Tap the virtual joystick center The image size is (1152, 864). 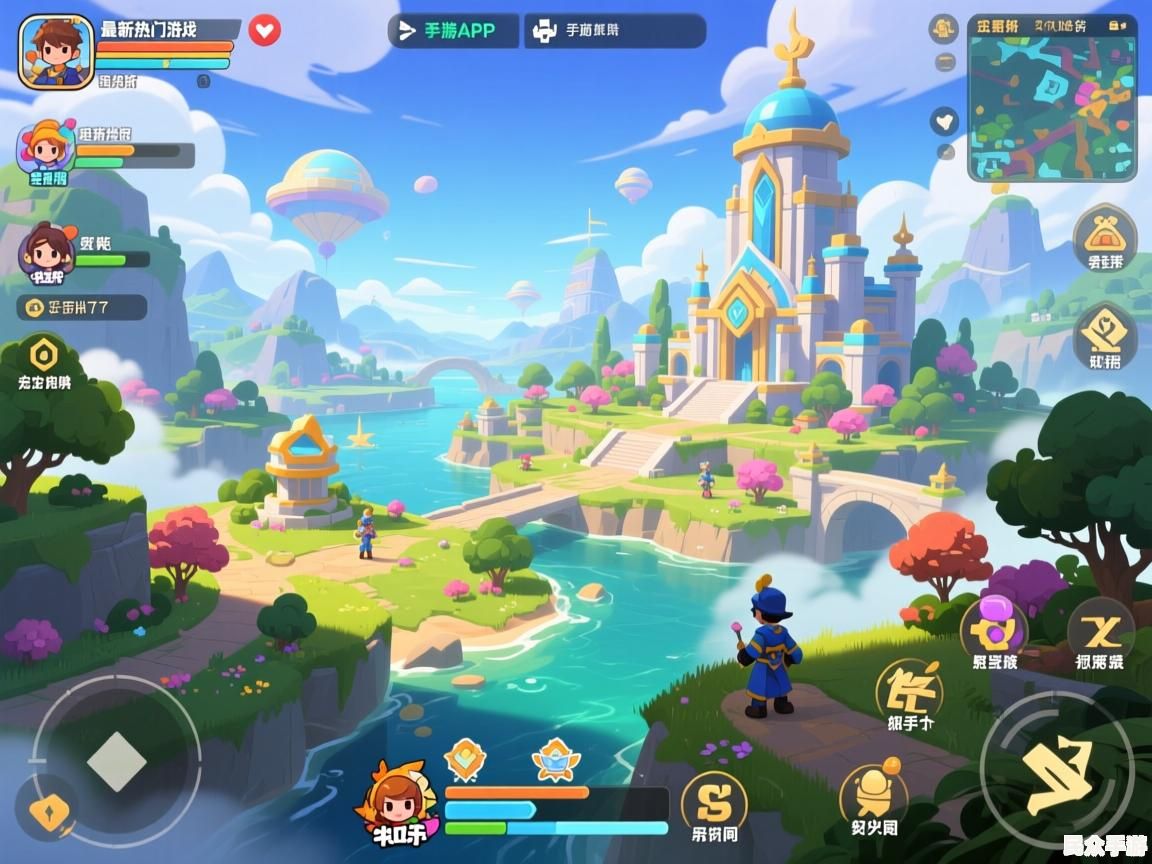pos(117,762)
